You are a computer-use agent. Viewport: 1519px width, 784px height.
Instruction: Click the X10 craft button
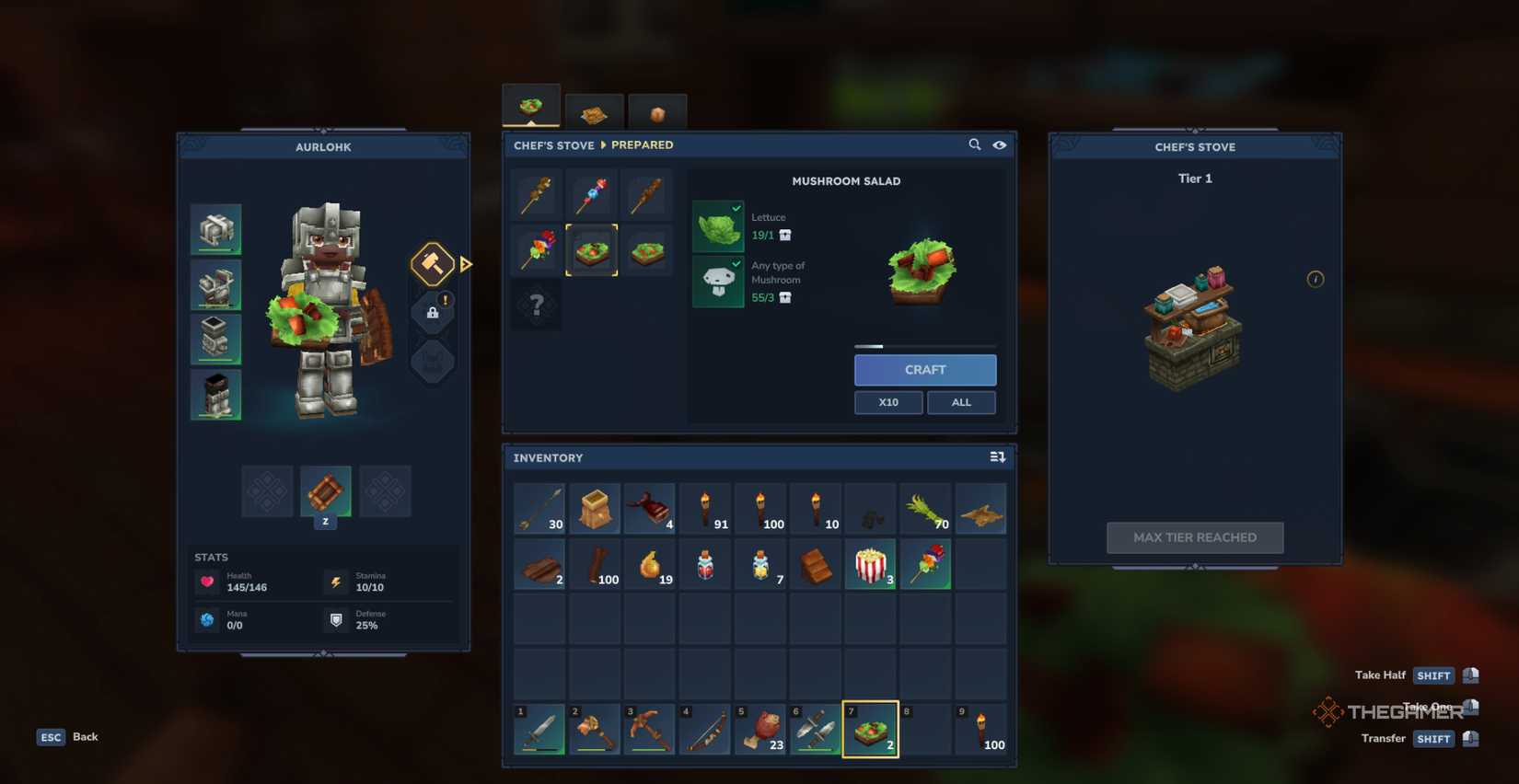pyautogui.click(x=887, y=402)
